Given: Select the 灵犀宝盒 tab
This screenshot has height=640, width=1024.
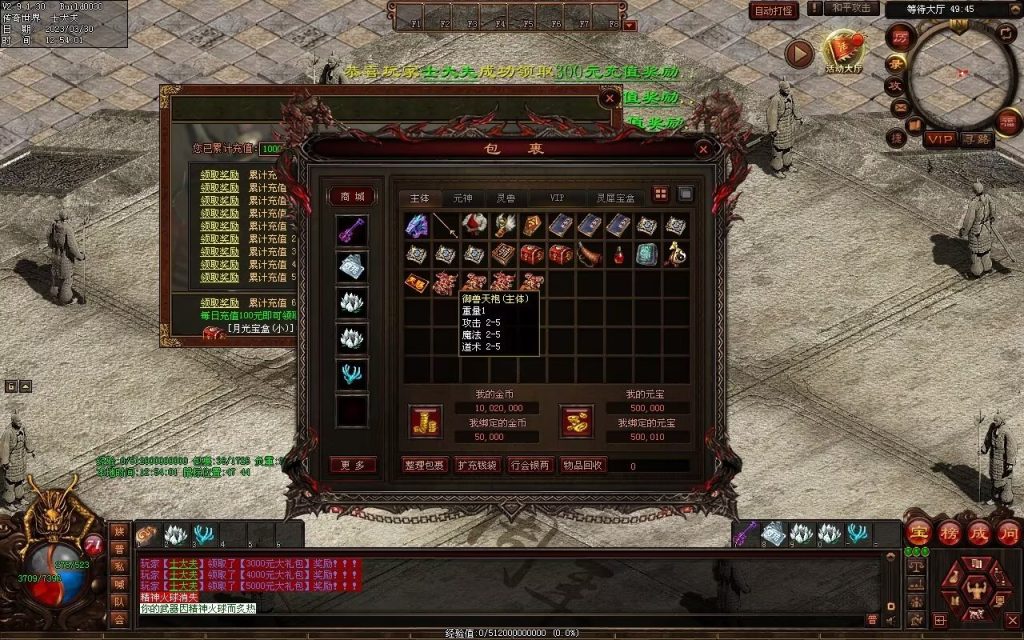Looking at the screenshot, I should [x=616, y=198].
